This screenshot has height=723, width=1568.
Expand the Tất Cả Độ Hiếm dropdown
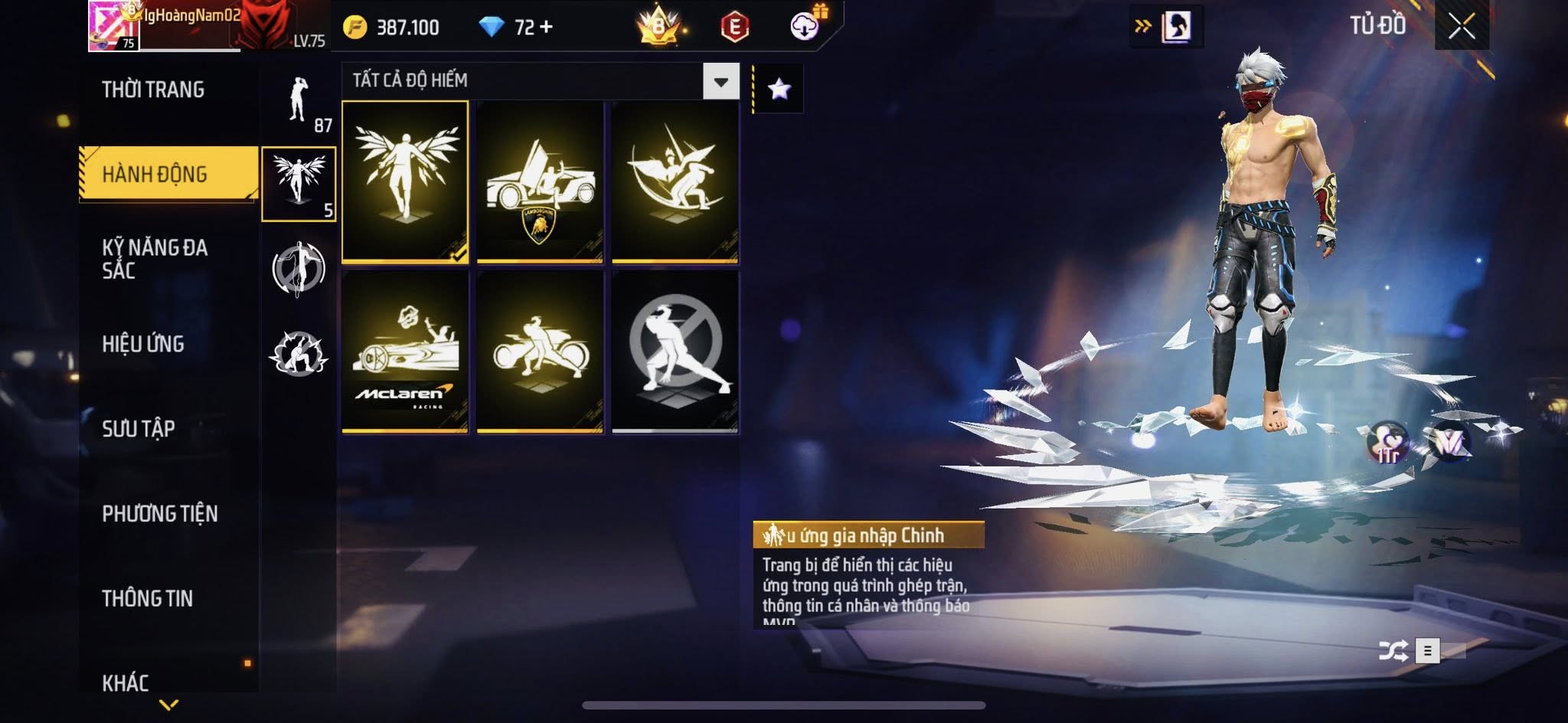(720, 81)
